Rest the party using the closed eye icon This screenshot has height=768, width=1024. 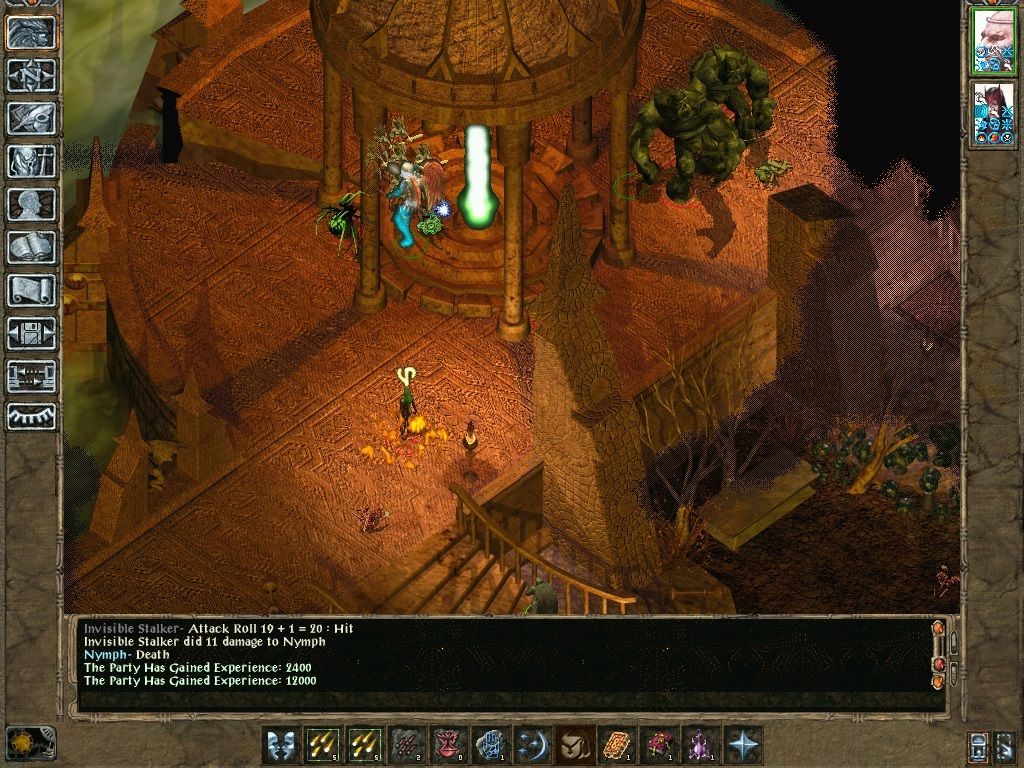click(x=32, y=416)
